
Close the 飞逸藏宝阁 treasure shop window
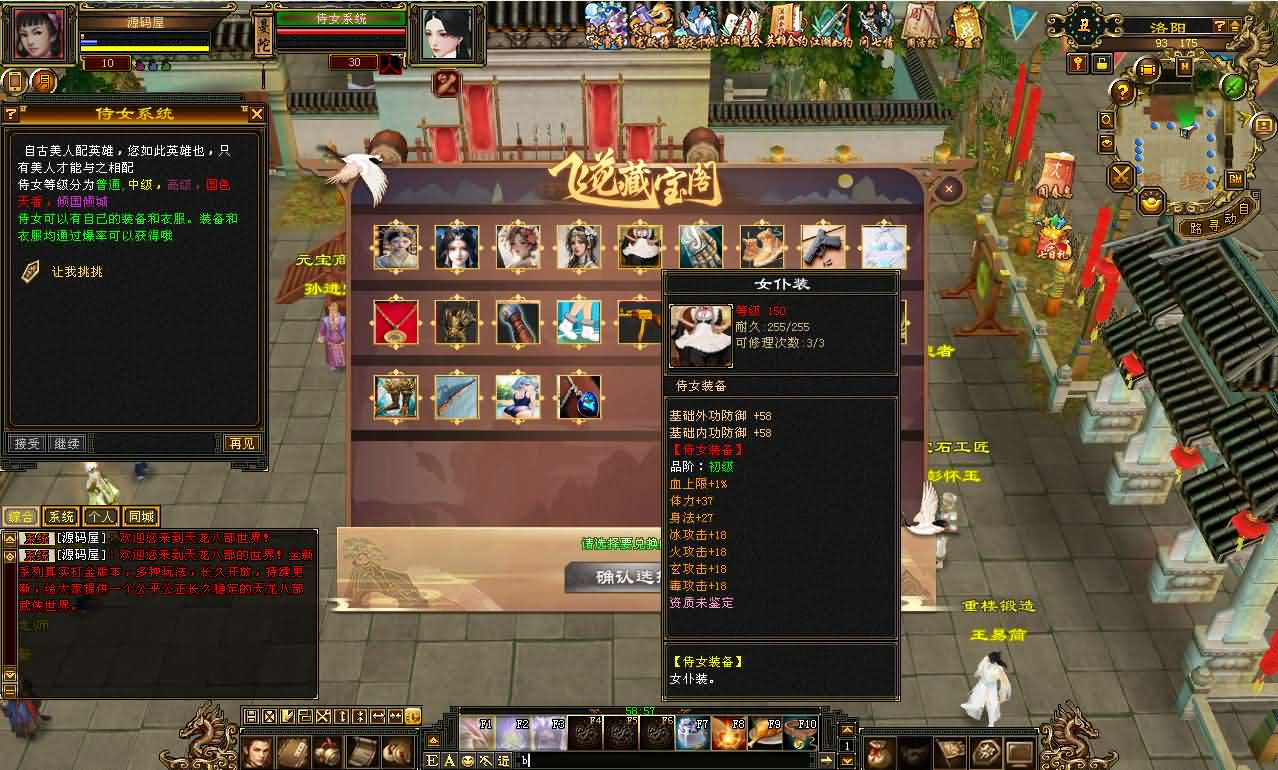(949, 187)
